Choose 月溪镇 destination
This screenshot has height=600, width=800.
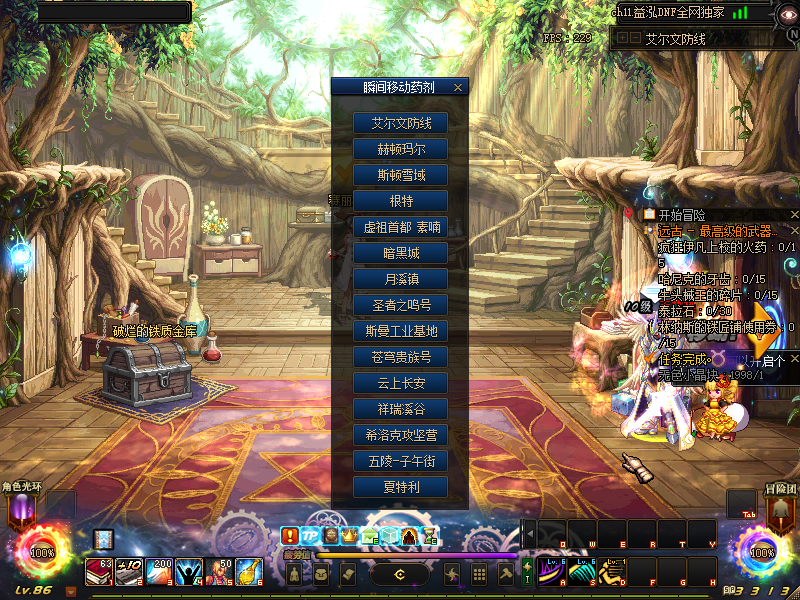pyautogui.click(x=400, y=279)
